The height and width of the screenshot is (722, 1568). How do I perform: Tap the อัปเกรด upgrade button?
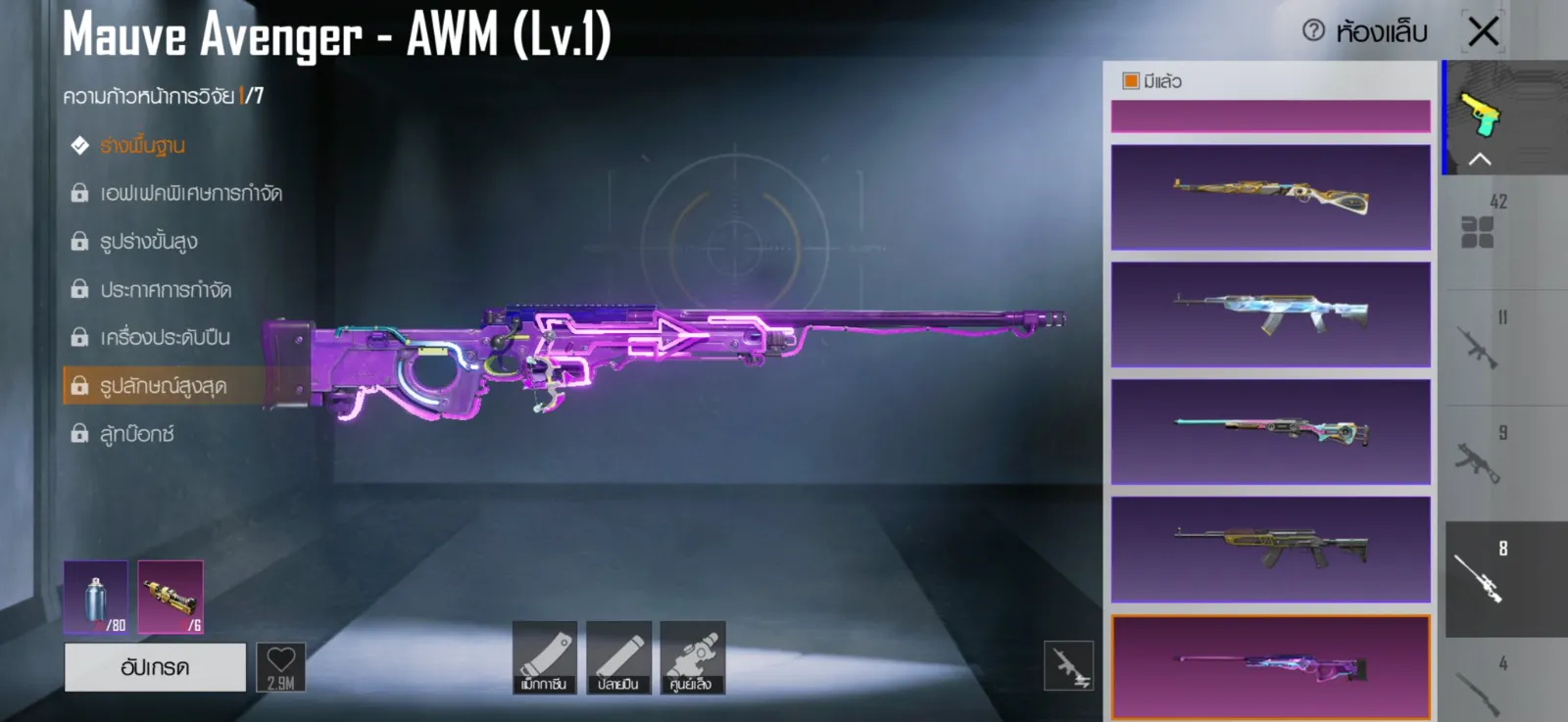(x=155, y=667)
